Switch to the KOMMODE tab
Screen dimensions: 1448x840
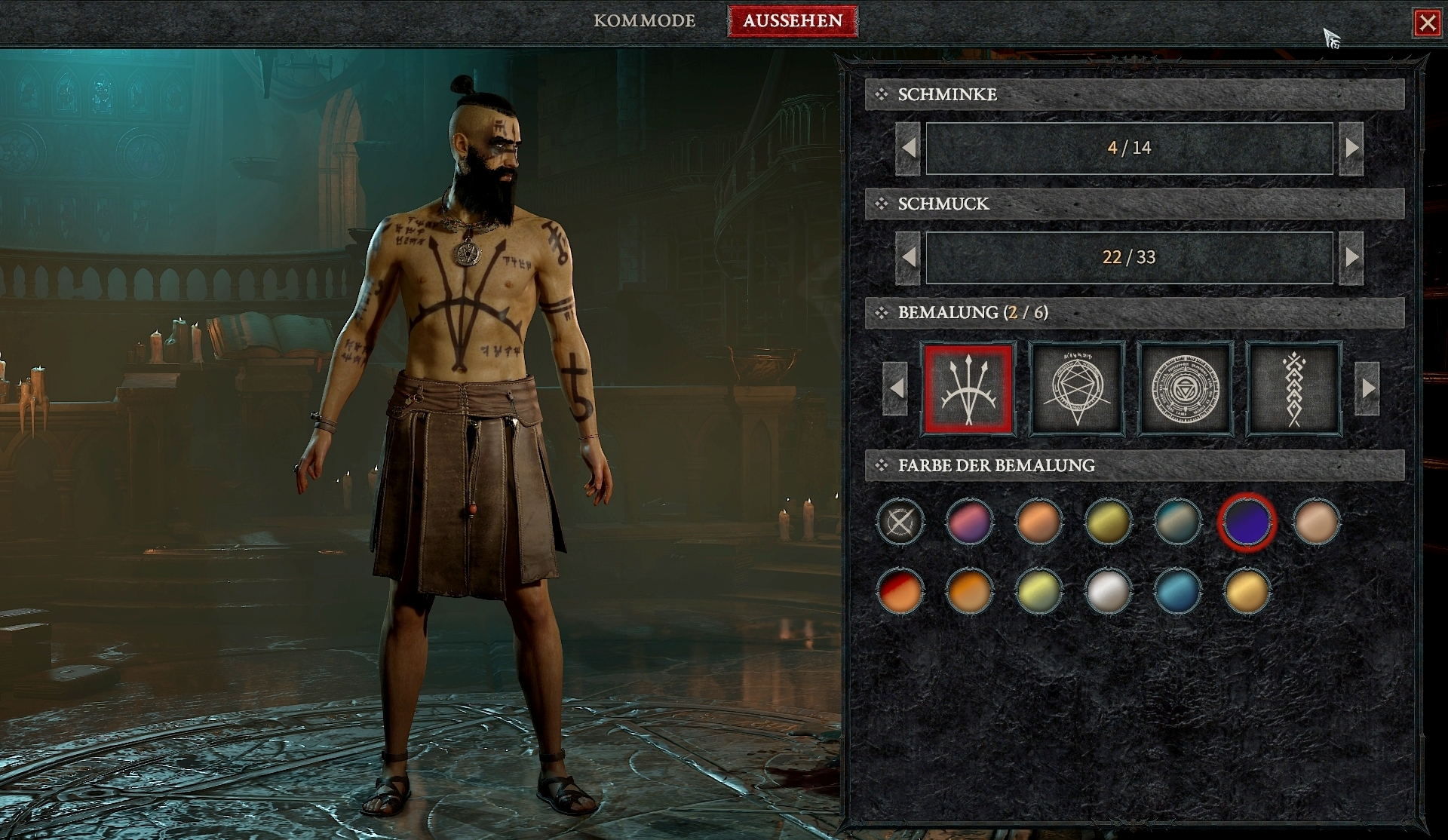pyautogui.click(x=645, y=21)
